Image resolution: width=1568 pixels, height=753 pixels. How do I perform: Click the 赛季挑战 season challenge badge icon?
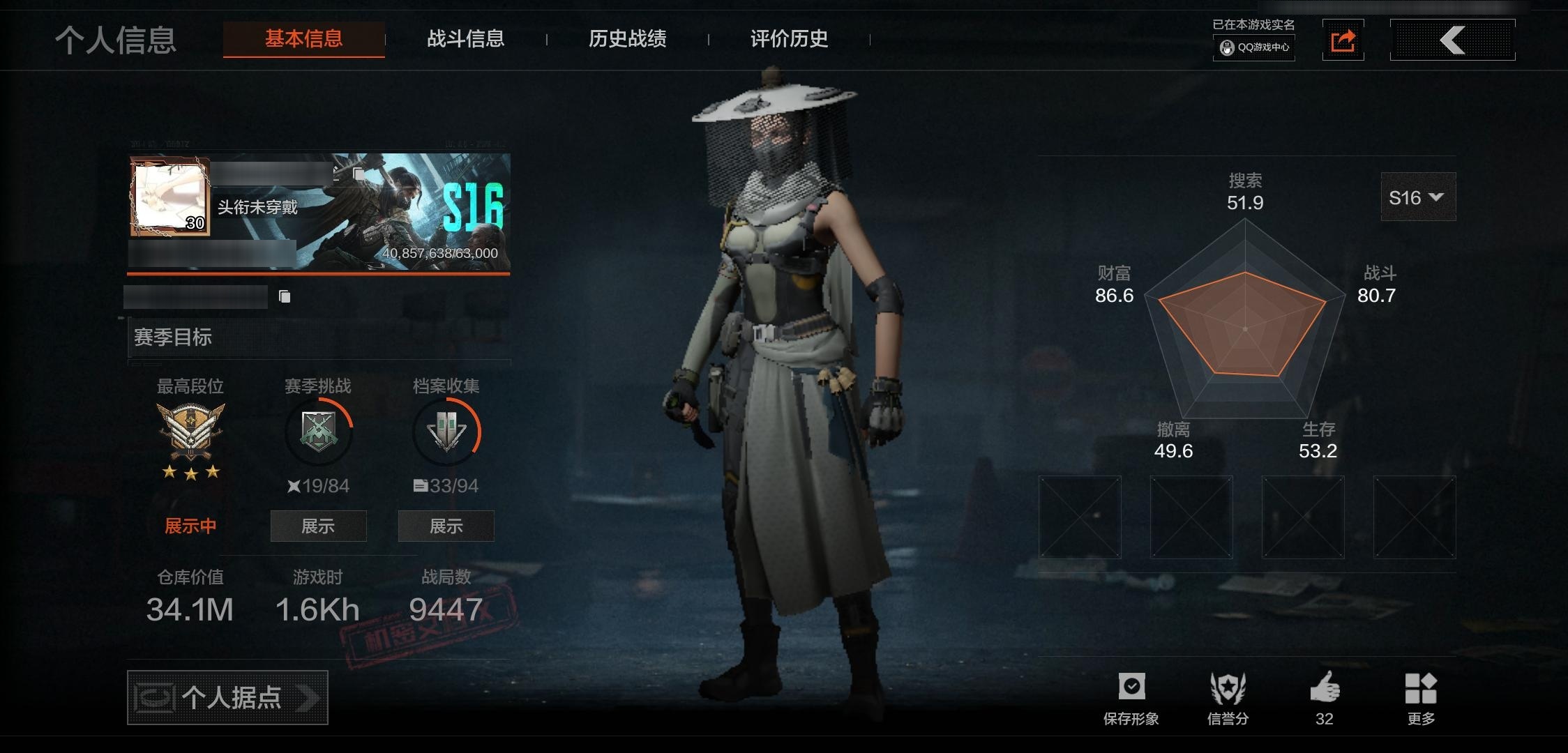click(x=317, y=432)
